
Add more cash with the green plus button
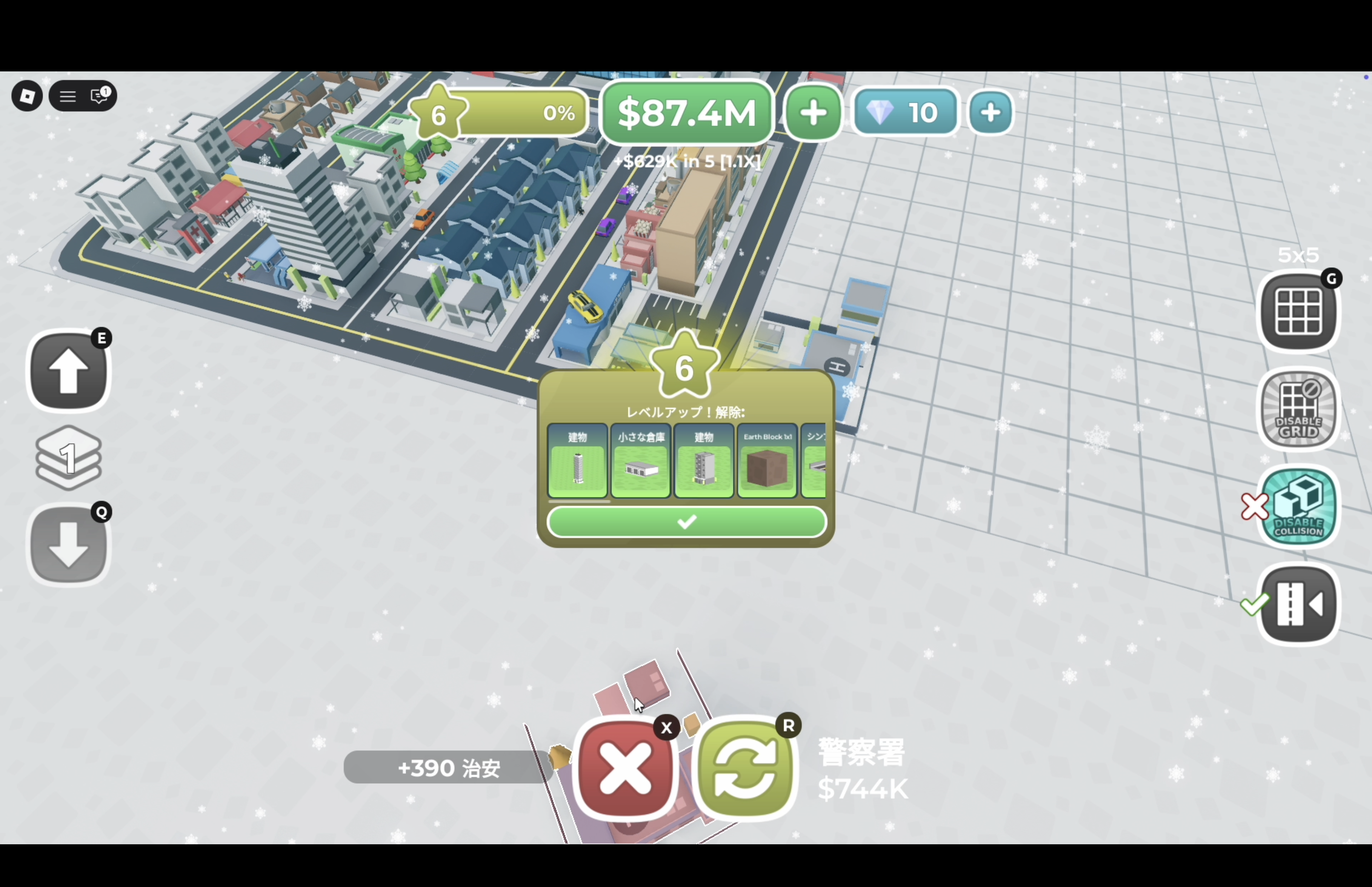(813, 112)
